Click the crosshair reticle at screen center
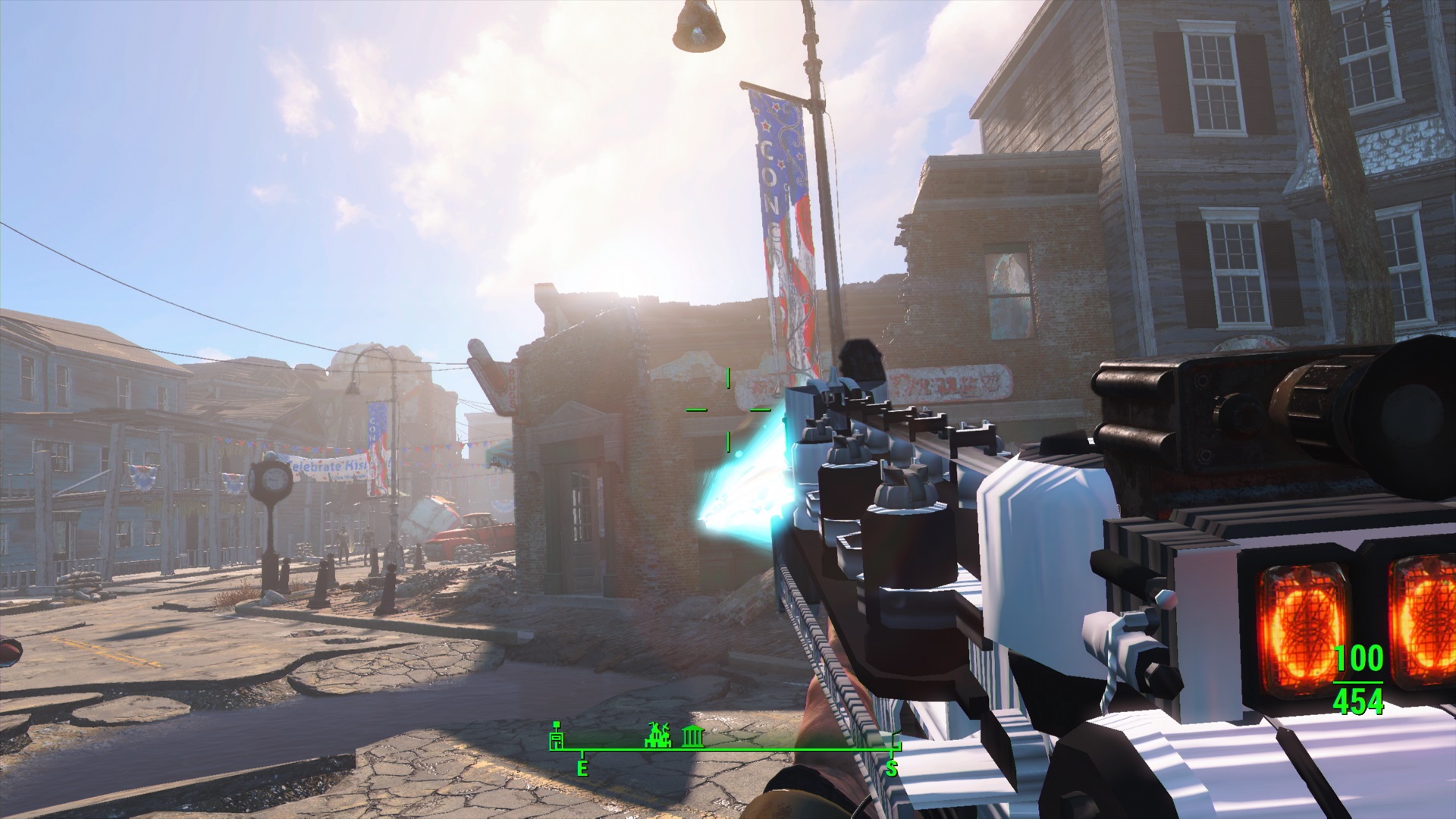Image resolution: width=1456 pixels, height=819 pixels. coord(728,410)
